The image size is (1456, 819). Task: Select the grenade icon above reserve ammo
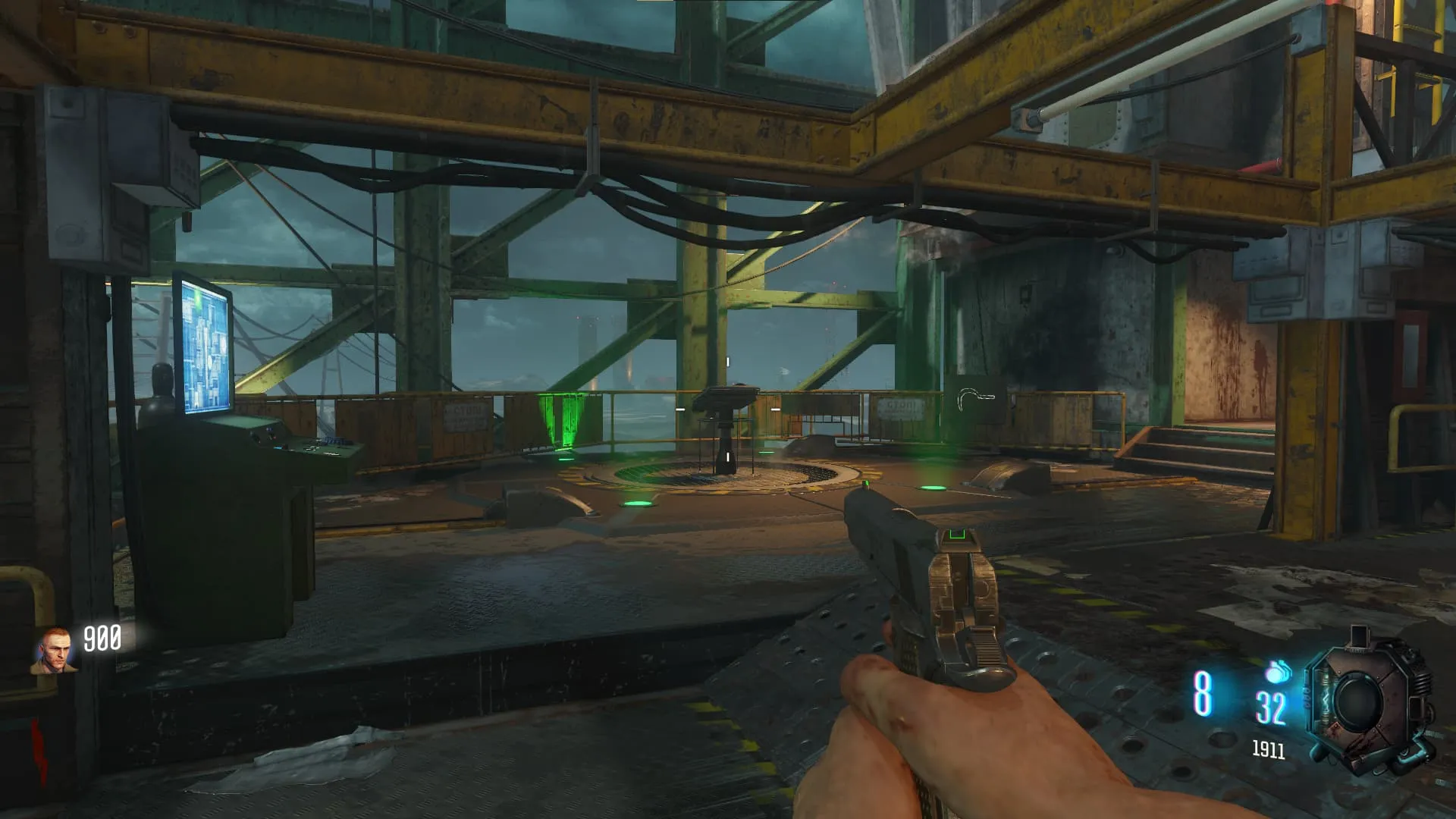click(x=1277, y=672)
